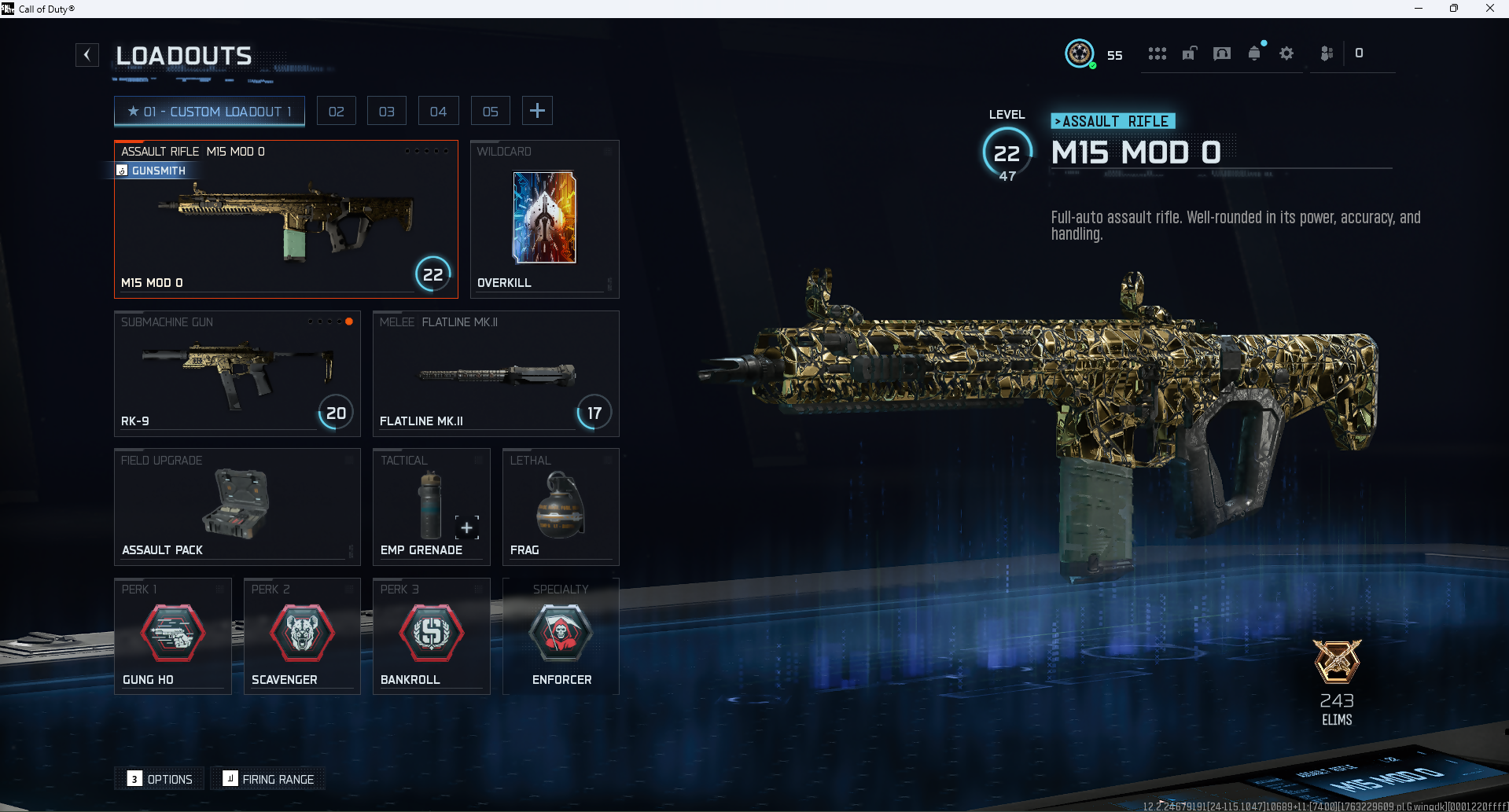This screenshot has height=812, width=1509.
Task: Select the Scavenger perk slot
Action: click(x=302, y=636)
